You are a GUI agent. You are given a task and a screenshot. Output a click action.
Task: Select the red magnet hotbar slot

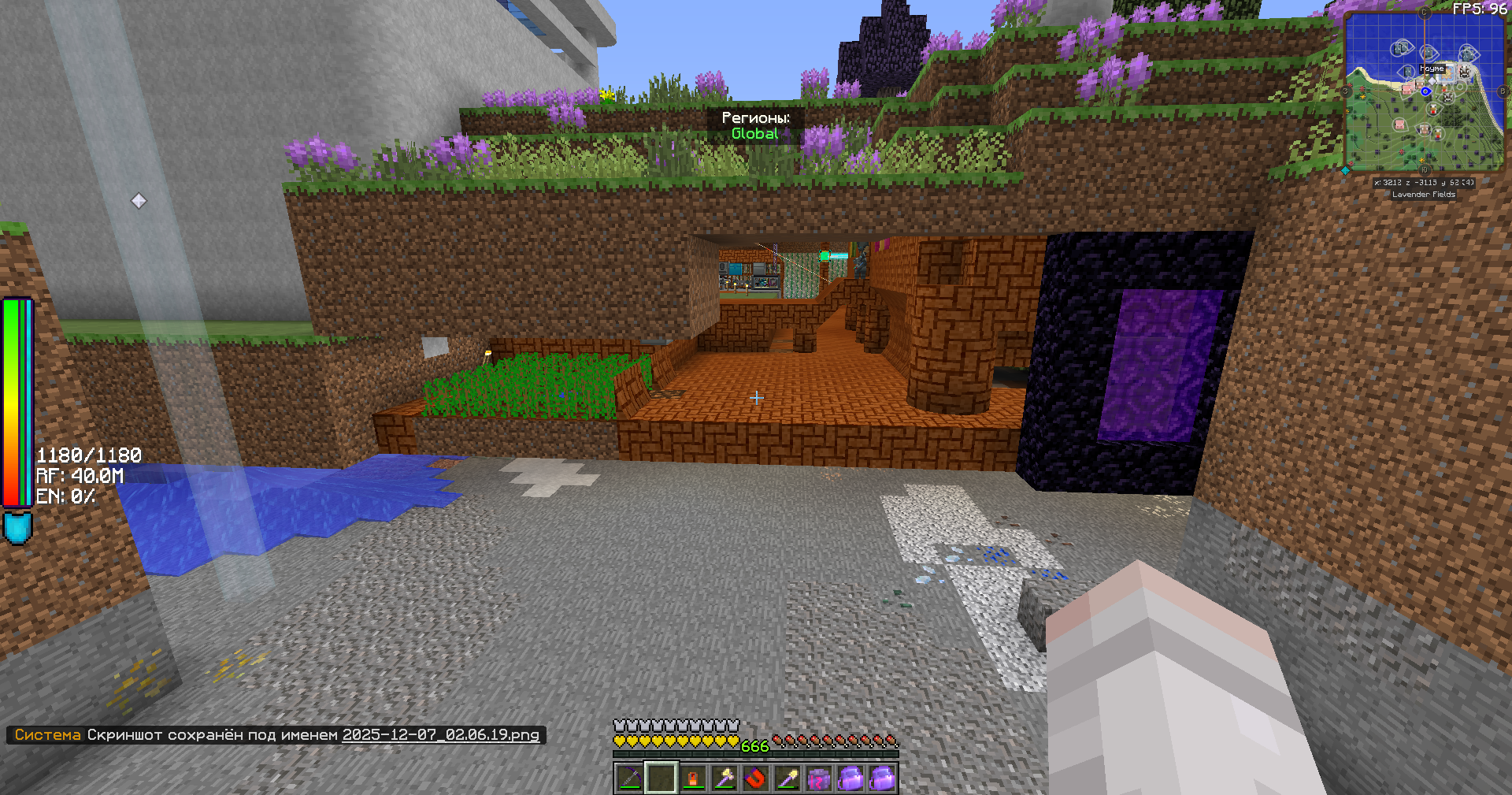755,778
